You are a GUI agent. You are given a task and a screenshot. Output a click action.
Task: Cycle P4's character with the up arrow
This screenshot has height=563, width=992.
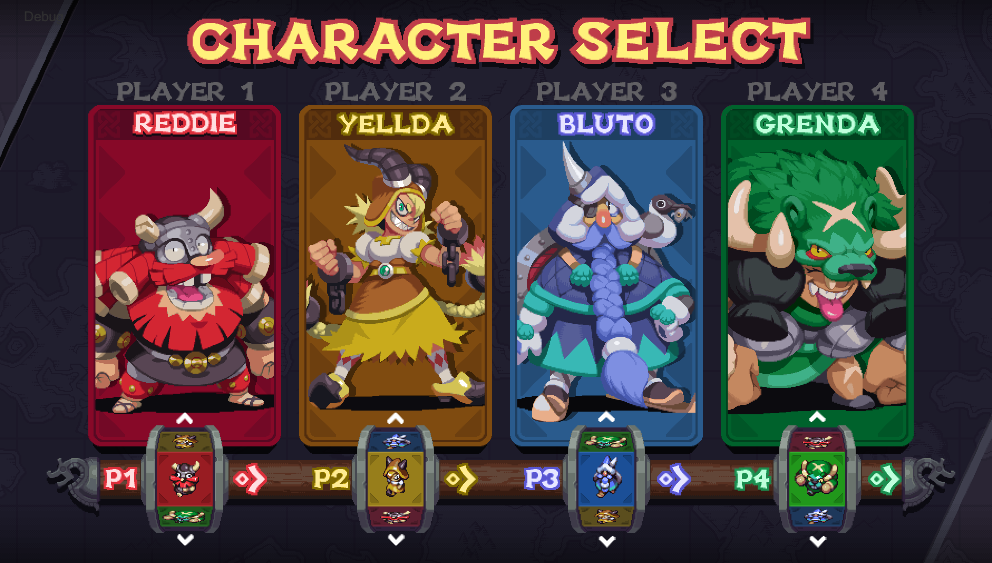pyautogui.click(x=818, y=418)
